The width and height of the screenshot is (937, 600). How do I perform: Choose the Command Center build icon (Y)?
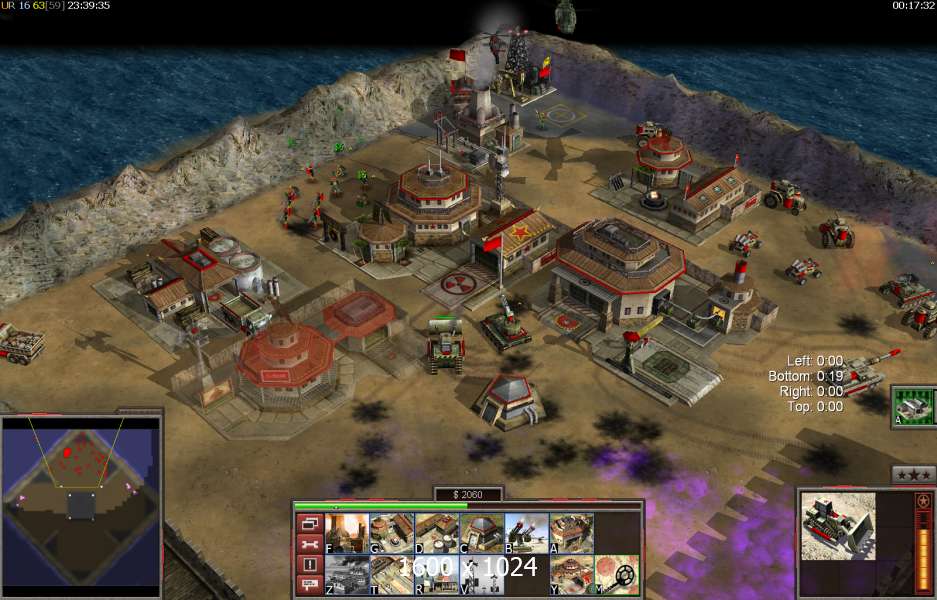tap(571, 575)
